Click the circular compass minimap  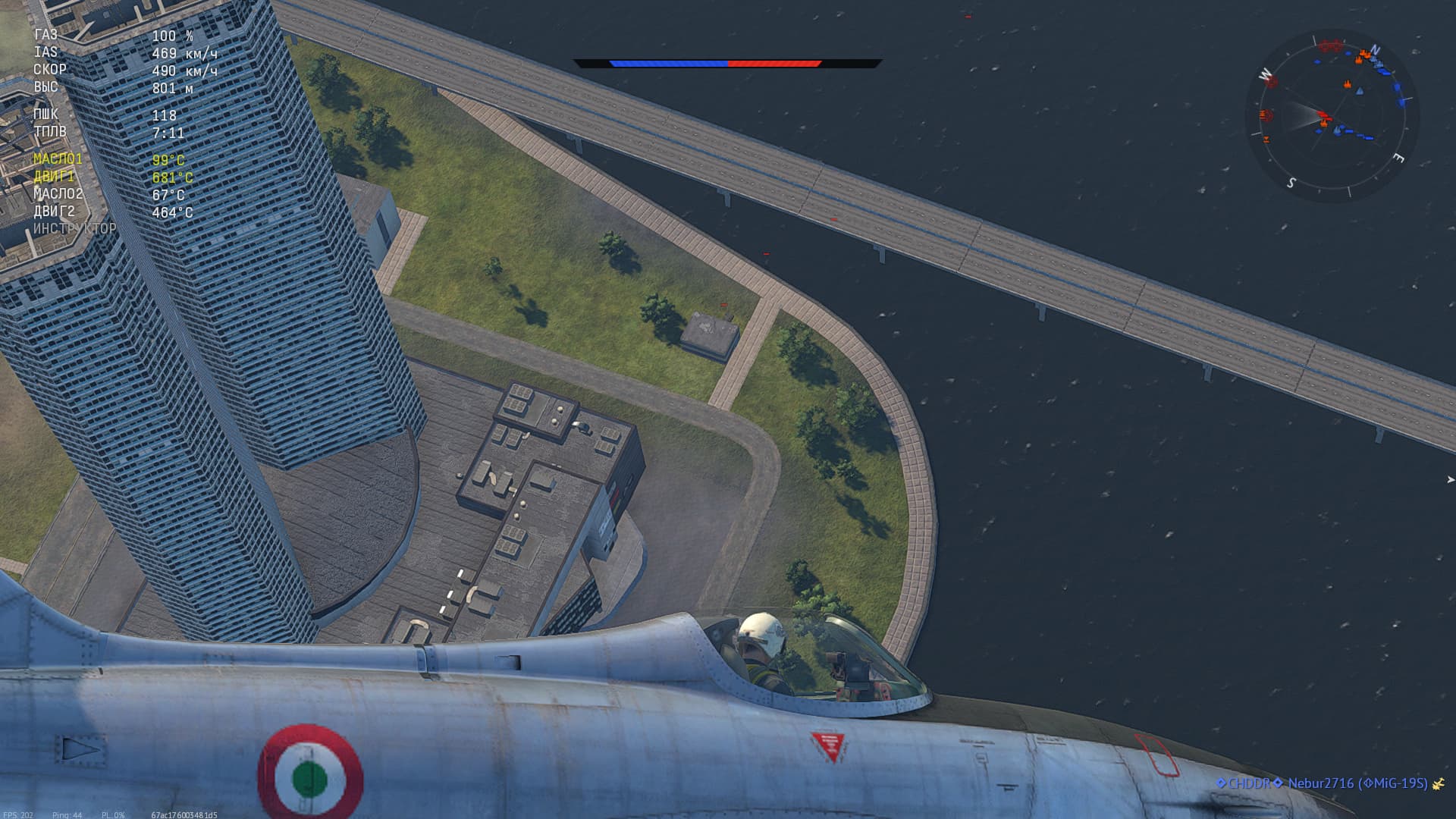(1332, 116)
